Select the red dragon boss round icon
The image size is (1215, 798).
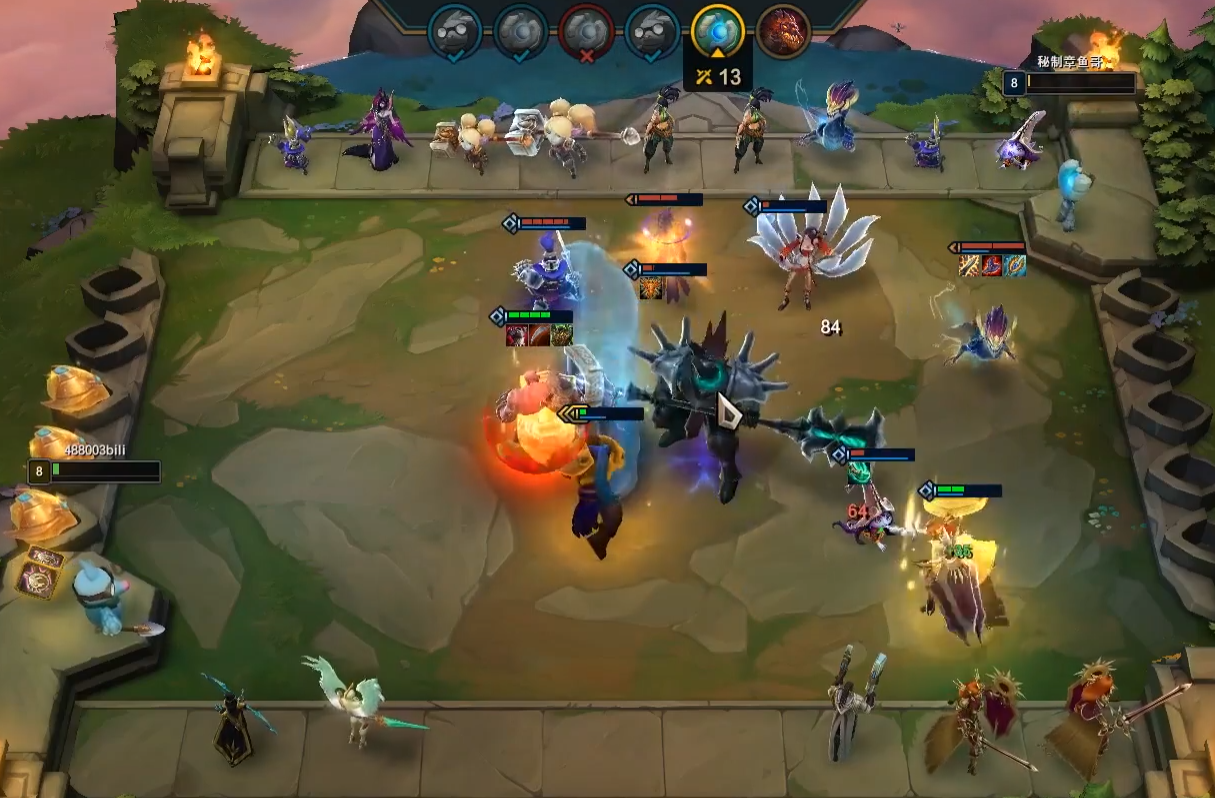[783, 31]
